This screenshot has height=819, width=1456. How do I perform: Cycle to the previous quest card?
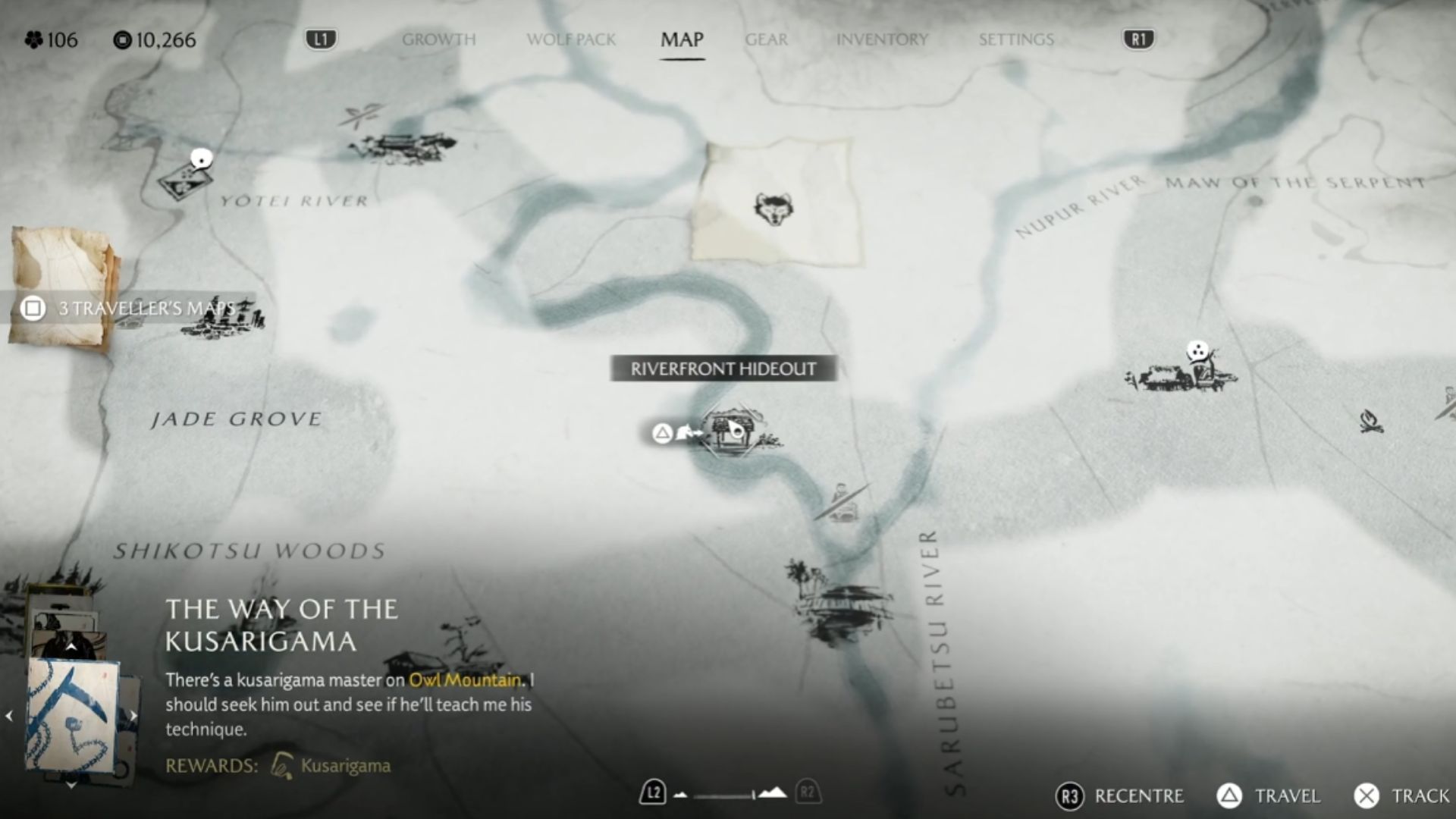9,715
